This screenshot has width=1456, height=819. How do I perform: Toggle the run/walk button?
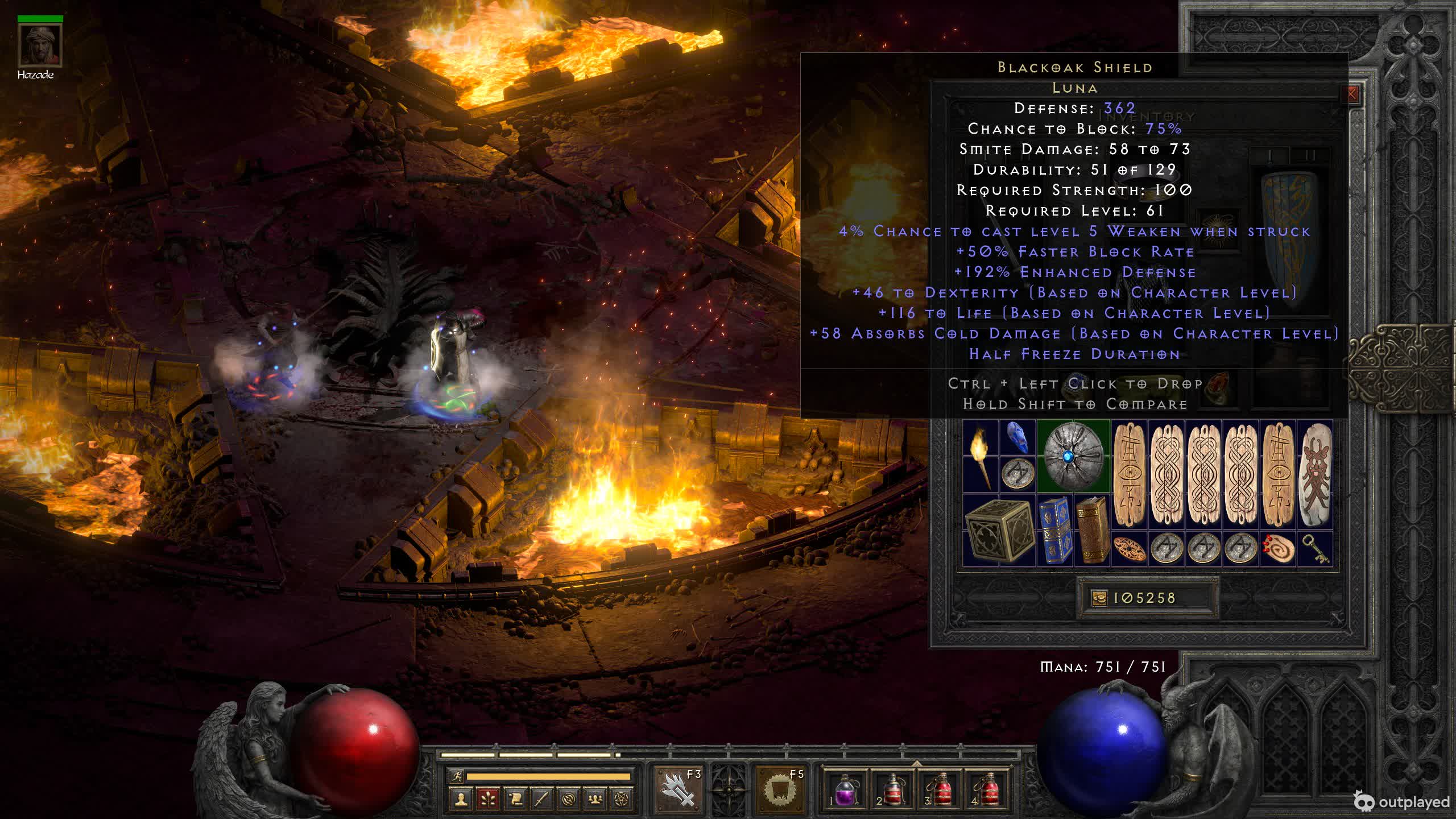coord(456,776)
